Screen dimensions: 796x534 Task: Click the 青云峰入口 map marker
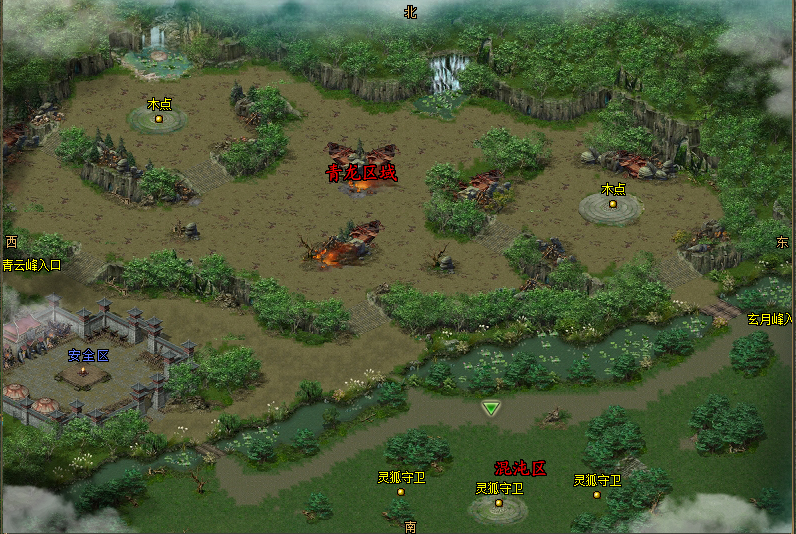coord(31,265)
